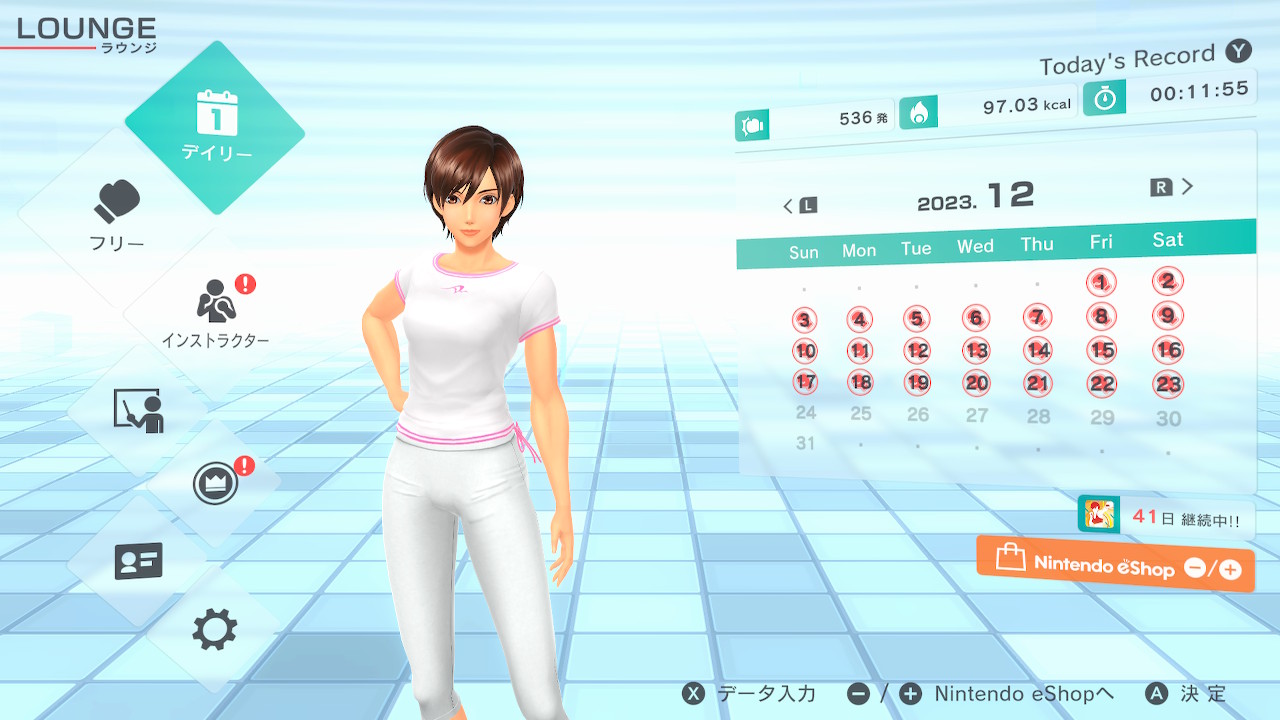The image size is (1280, 720).
Task: Open the gear settings menu
Action: coord(214,630)
